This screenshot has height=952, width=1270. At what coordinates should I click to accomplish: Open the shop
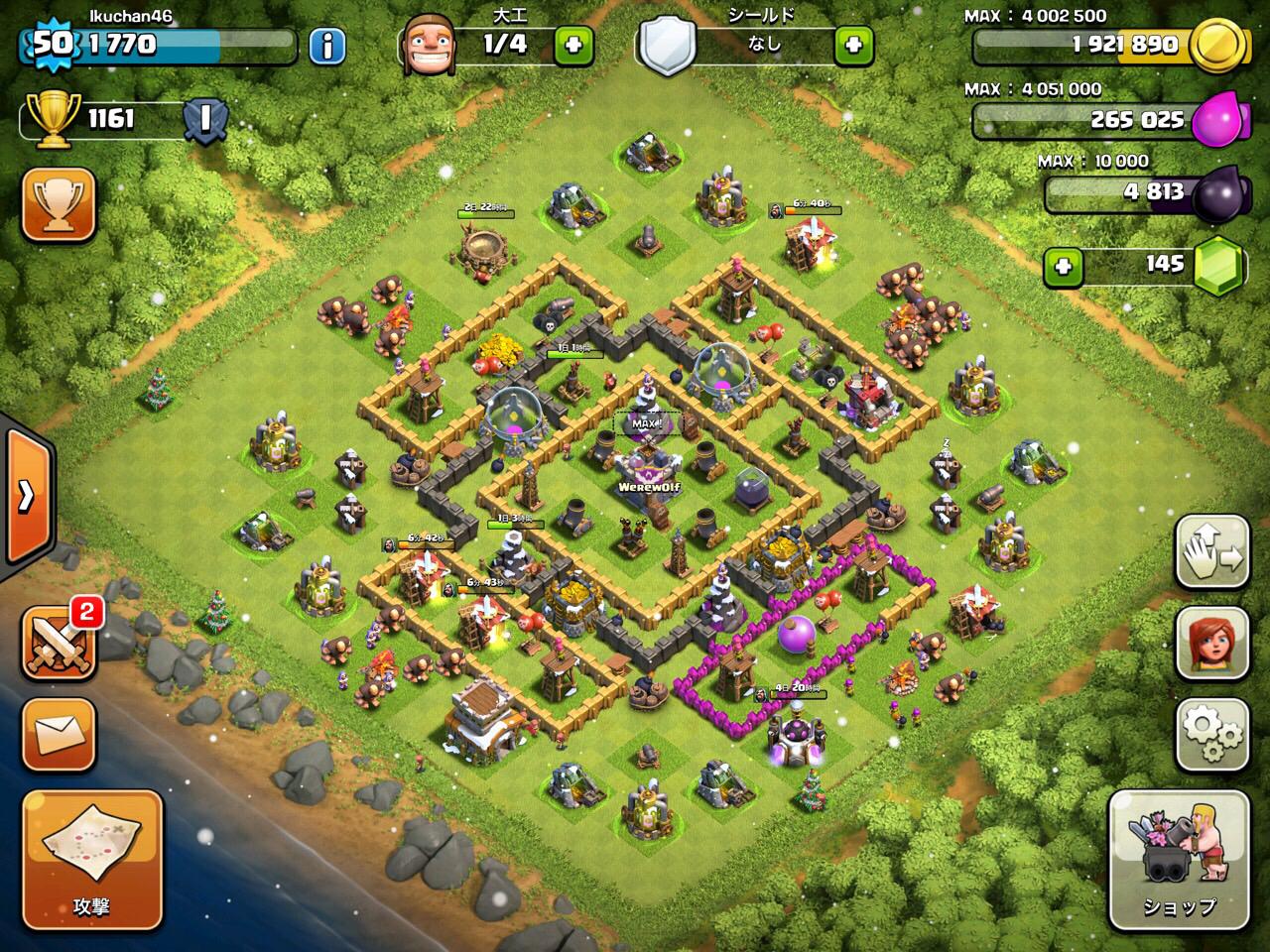tap(1178, 858)
